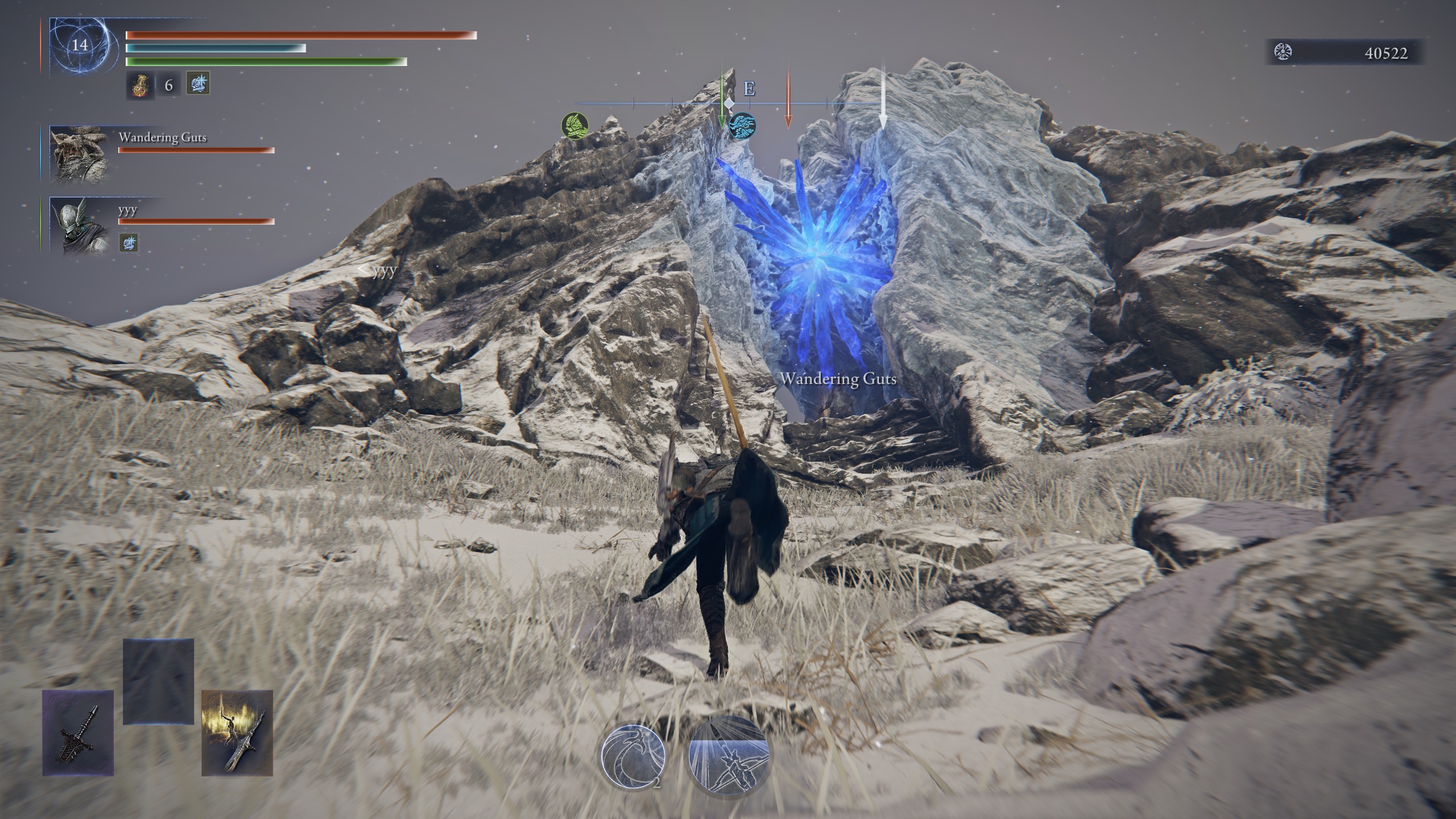1456x819 pixels.
Task: Click the white arrow marker on the compass
Action: 883,97
